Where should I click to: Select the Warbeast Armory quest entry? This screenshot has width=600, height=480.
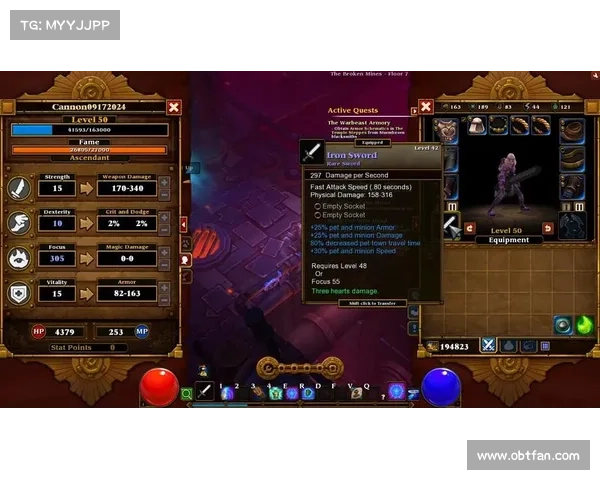pyautogui.click(x=360, y=124)
